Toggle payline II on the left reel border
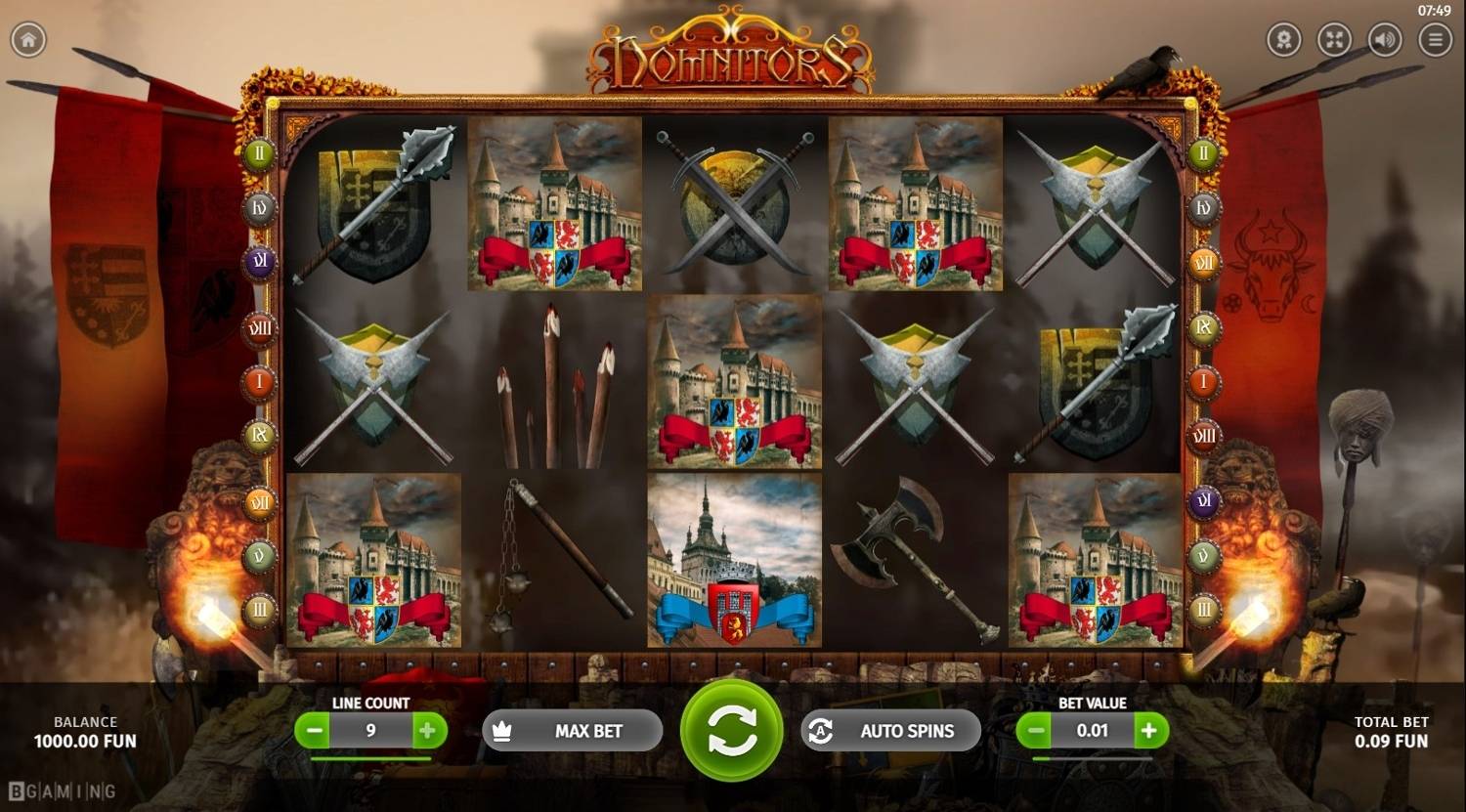The height and width of the screenshot is (812, 1466). click(258, 153)
